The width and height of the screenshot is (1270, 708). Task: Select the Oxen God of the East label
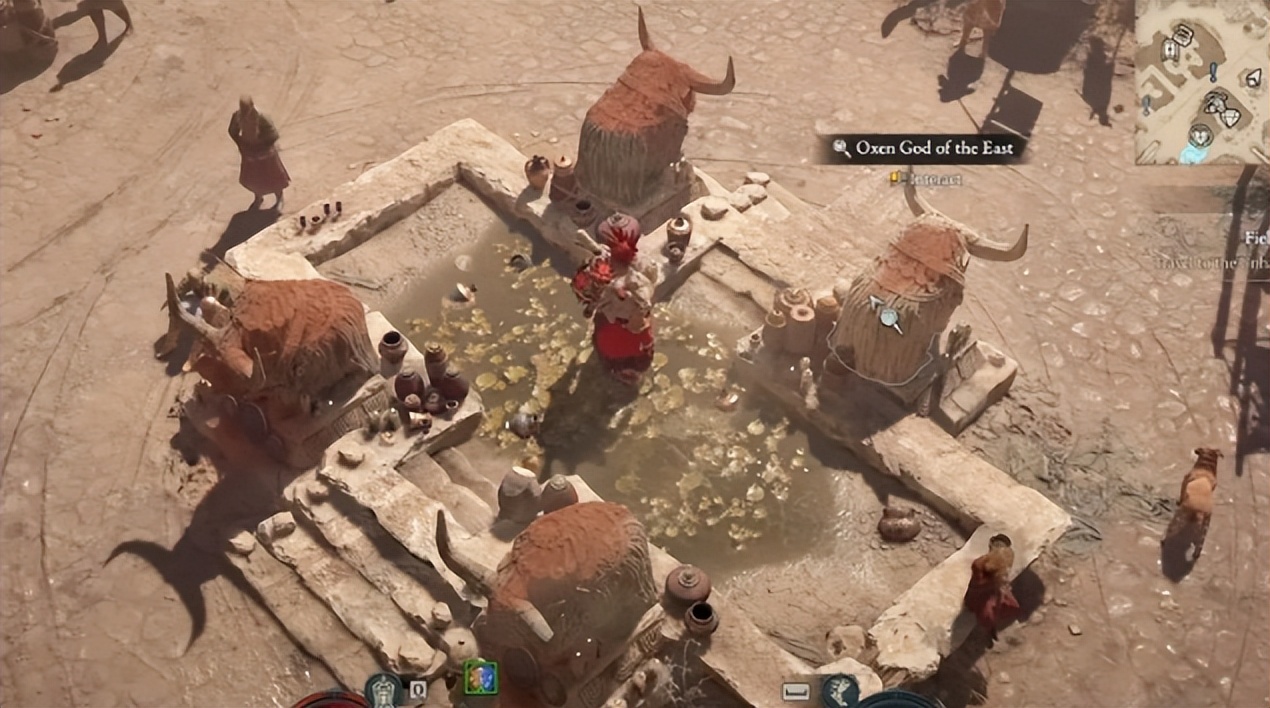(922, 149)
